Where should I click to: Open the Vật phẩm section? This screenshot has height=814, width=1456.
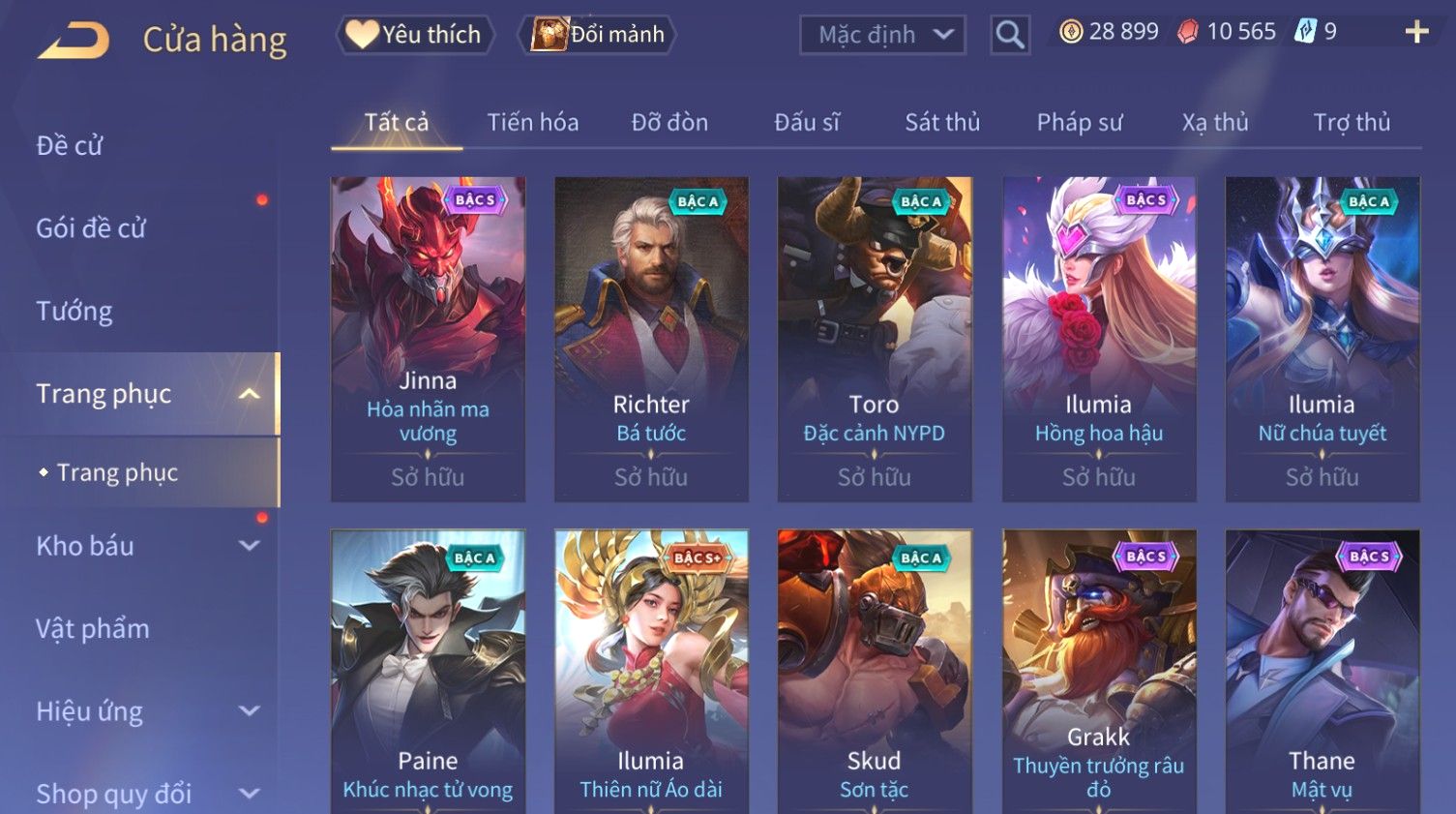click(x=93, y=629)
